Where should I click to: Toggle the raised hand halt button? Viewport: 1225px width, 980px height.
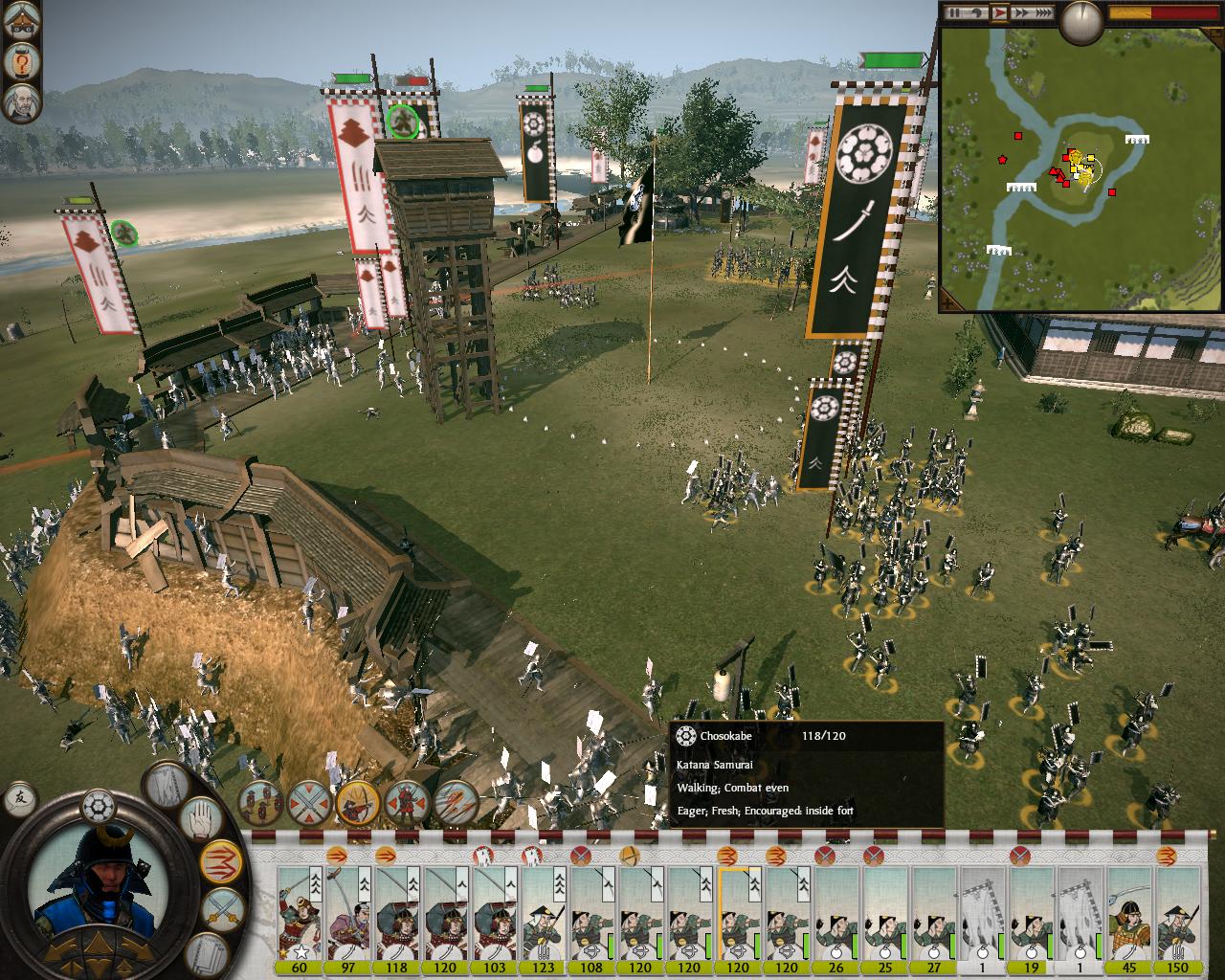(x=203, y=819)
